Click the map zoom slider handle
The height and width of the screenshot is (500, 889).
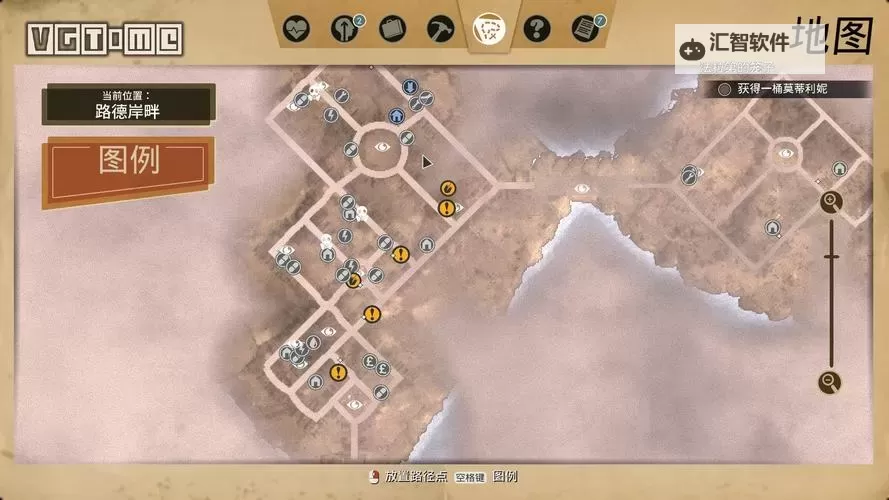point(830,257)
